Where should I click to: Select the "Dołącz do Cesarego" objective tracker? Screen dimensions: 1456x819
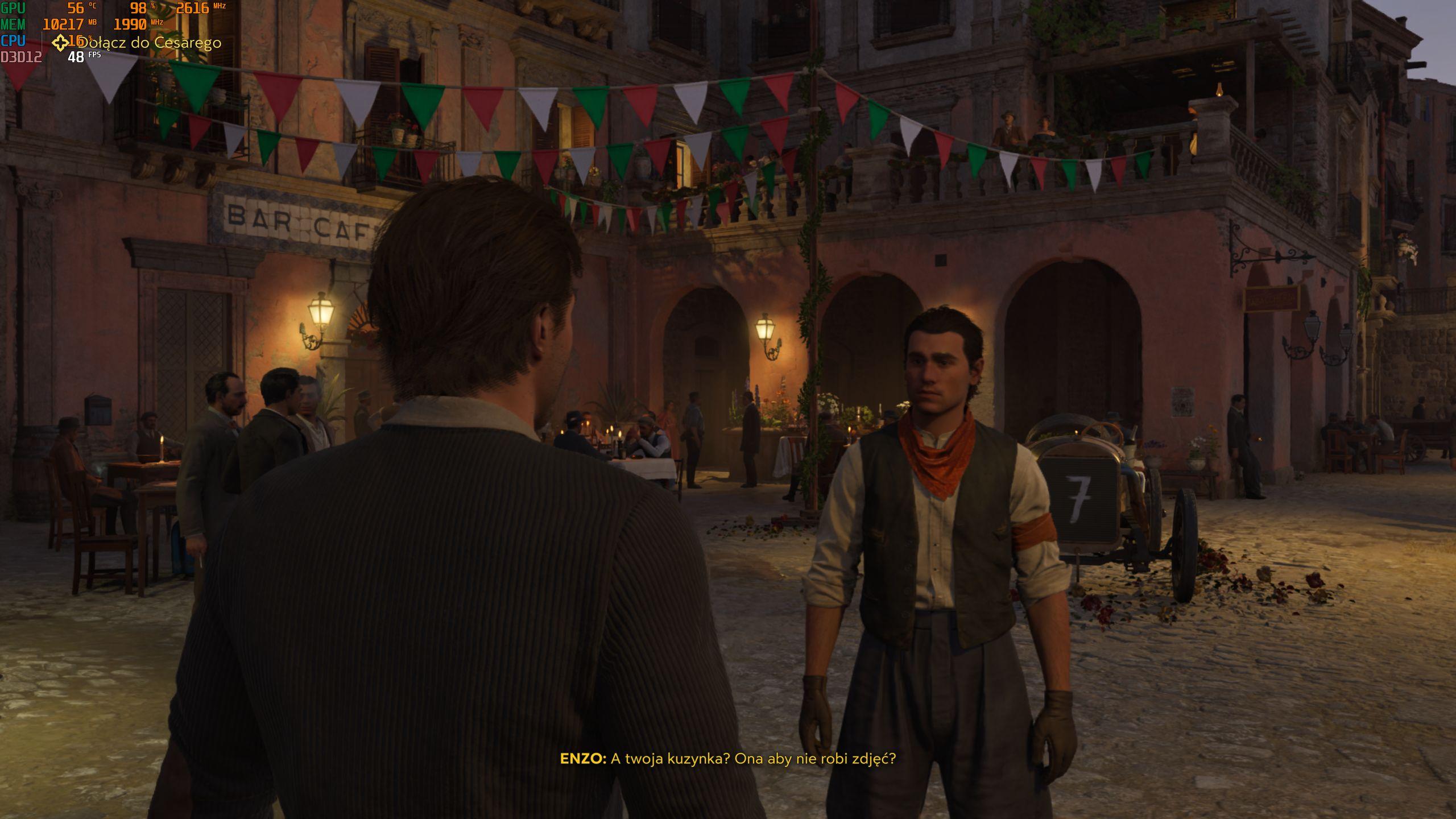tap(138, 43)
